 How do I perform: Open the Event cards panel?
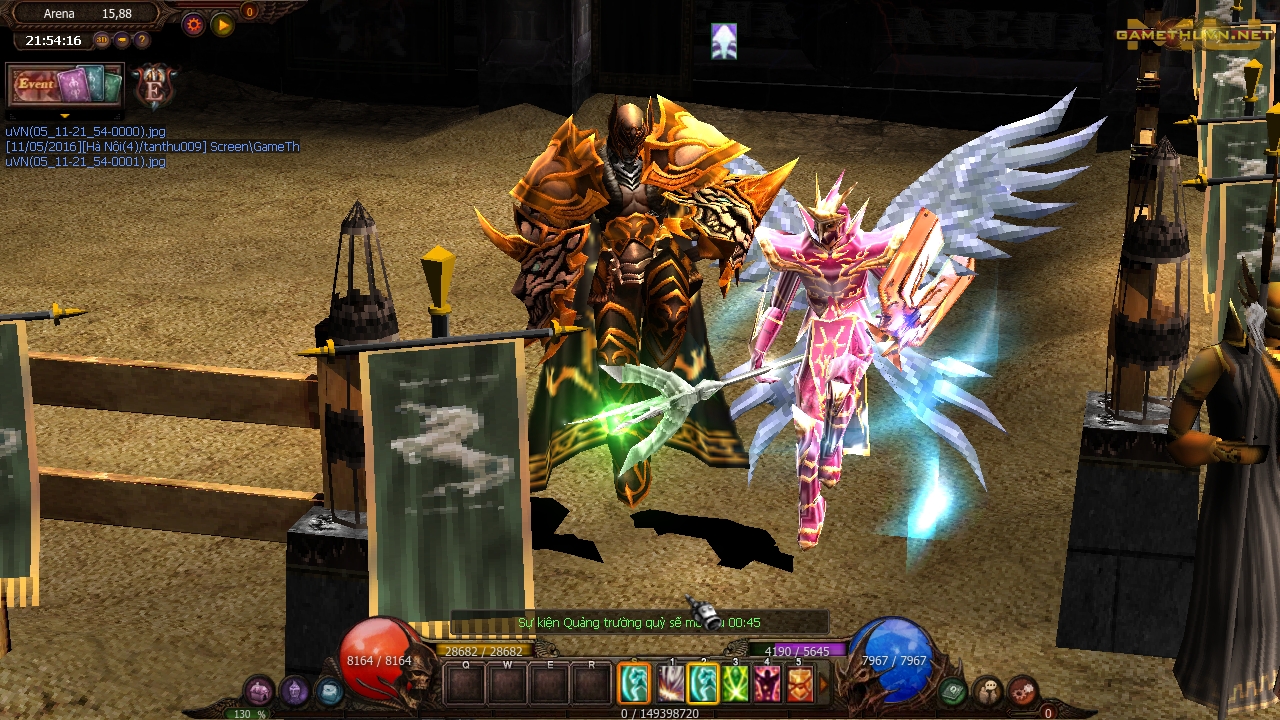(65, 85)
